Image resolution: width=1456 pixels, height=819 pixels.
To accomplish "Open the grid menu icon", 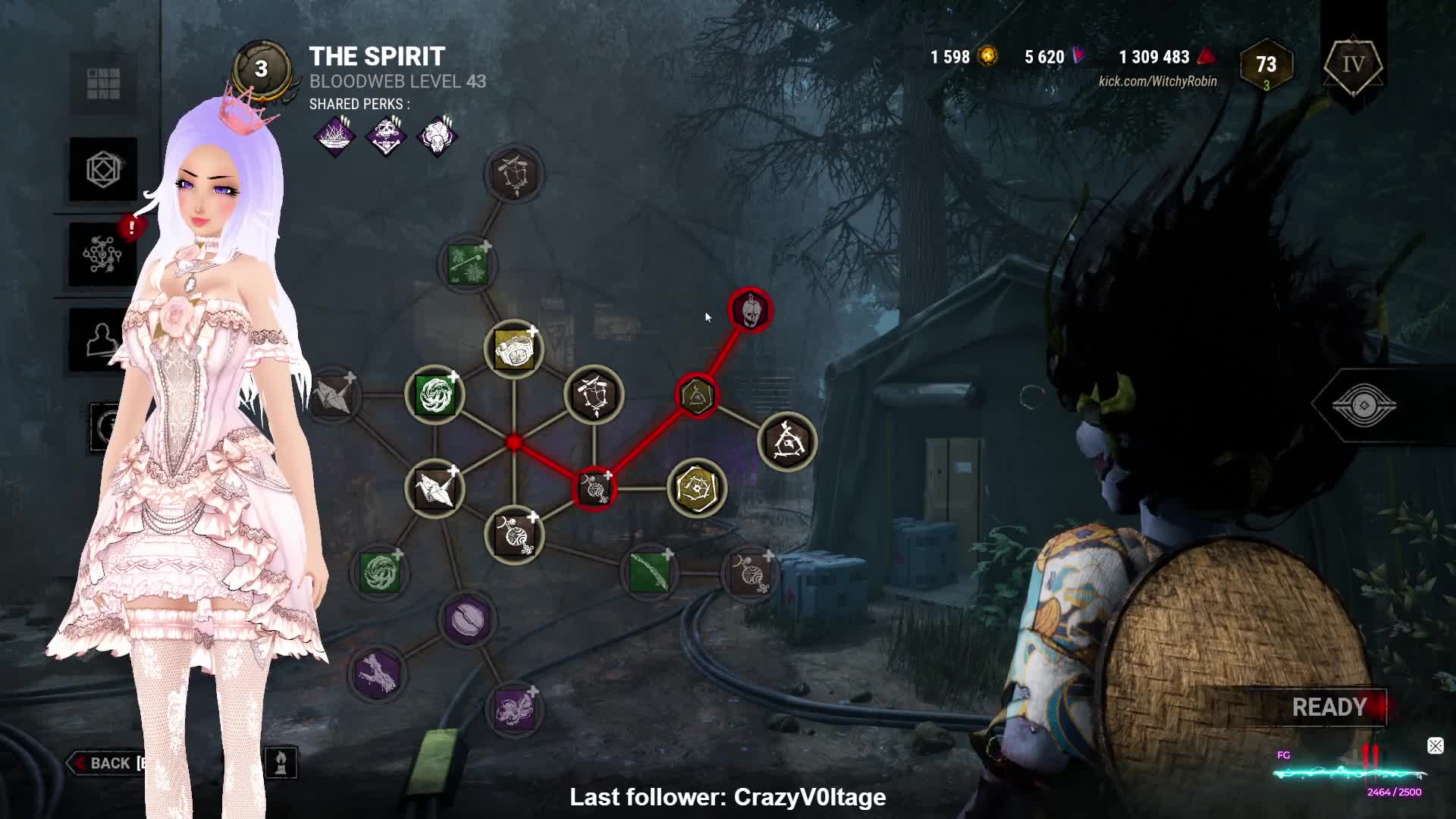I will point(103,83).
